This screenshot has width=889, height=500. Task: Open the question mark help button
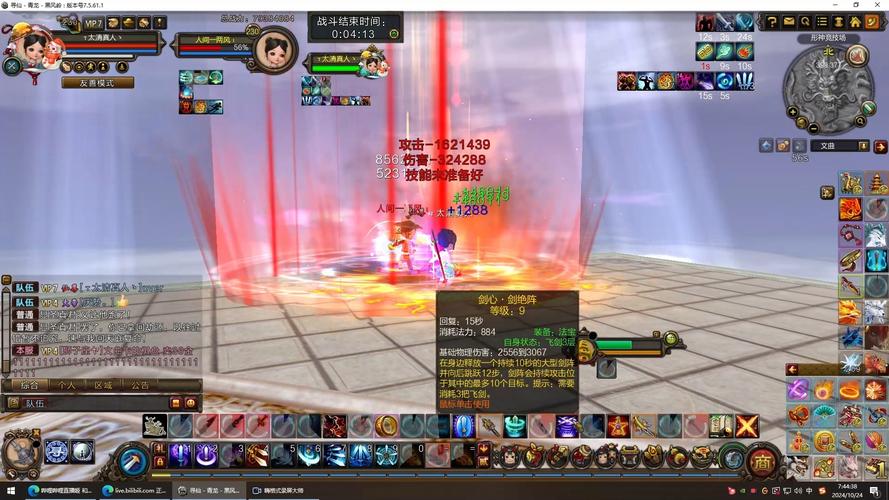tap(771, 21)
